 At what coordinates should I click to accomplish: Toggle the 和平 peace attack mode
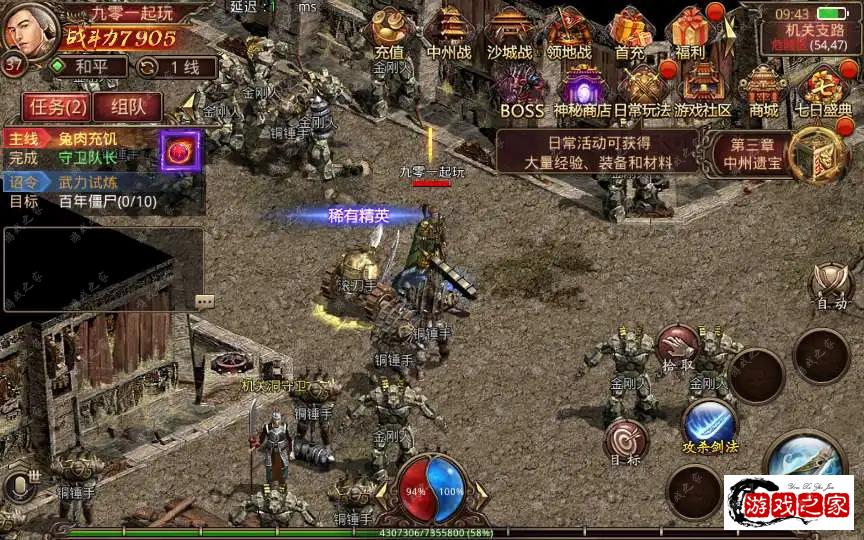click(x=89, y=67)
